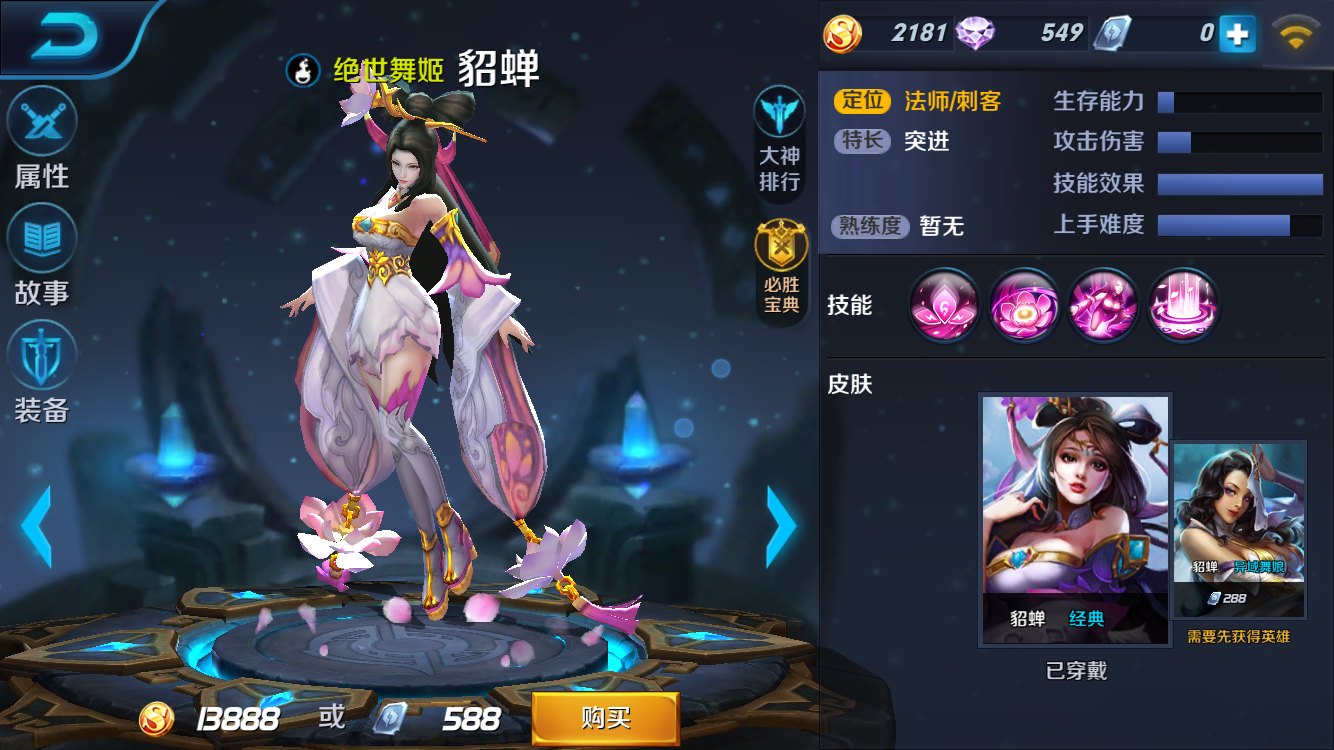View the third dash skill icon
The image size is (1334, 750).
tap(1103, 307)
